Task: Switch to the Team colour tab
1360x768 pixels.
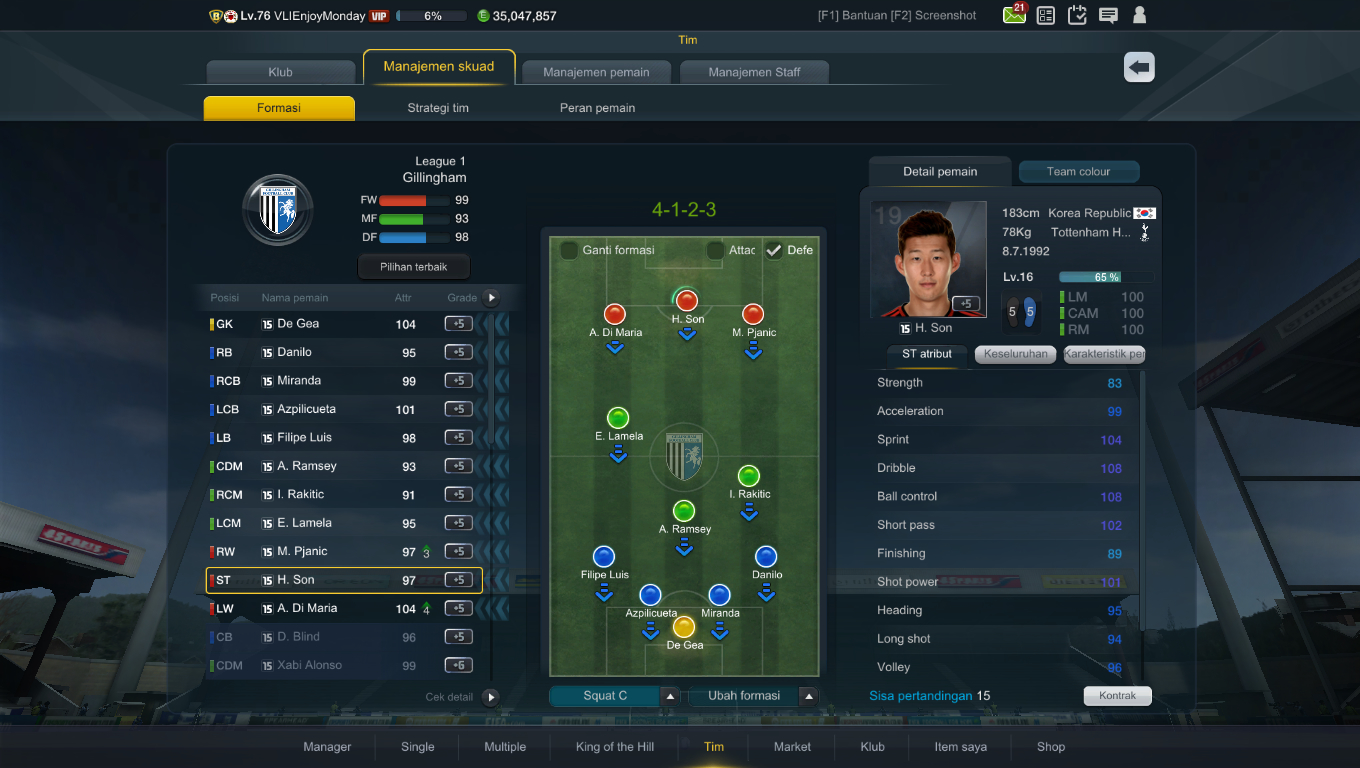Action: click(1078, 171)
